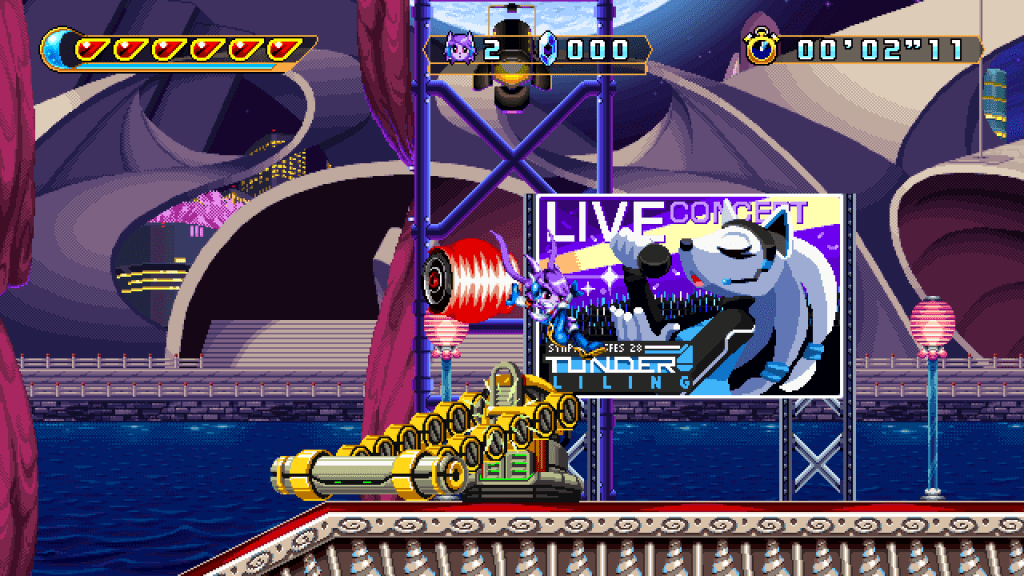Click the gold stopwatch icon
This screenshot has height=576, width=1024.
pos(761,47)
